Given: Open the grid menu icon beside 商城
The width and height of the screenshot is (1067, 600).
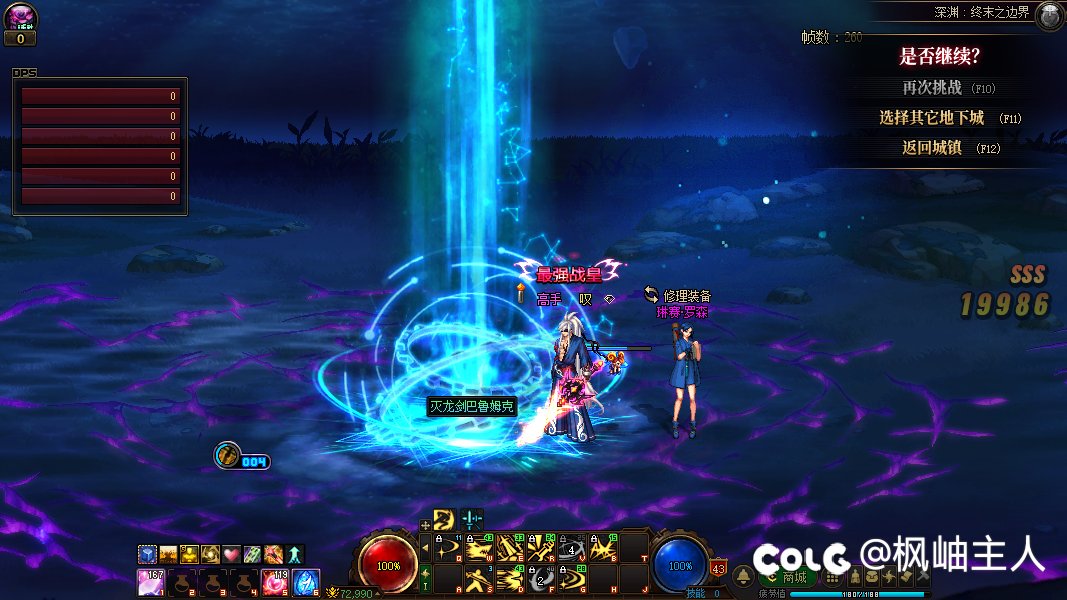Looking at the screenshot, I should point(831,577).
